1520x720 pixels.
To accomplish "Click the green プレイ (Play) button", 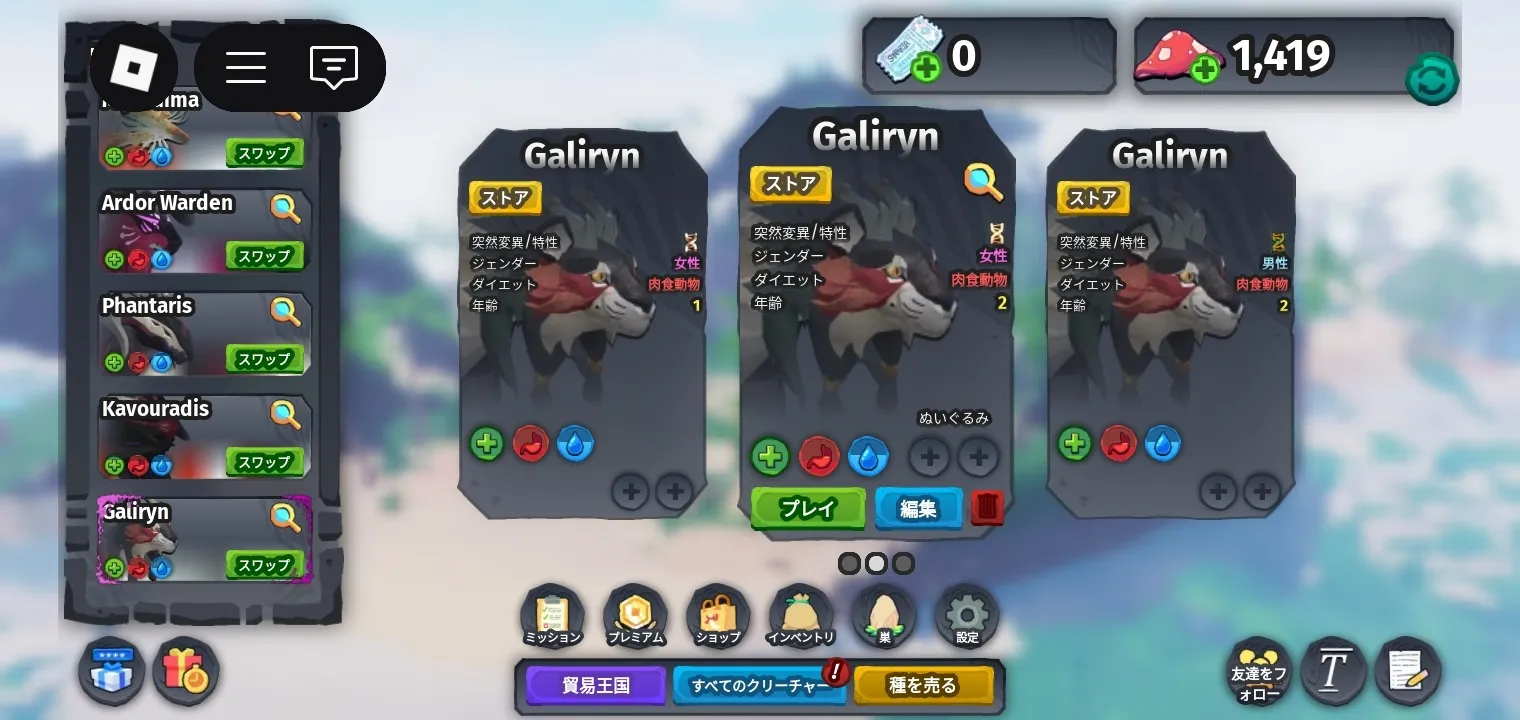I will 807,508.
